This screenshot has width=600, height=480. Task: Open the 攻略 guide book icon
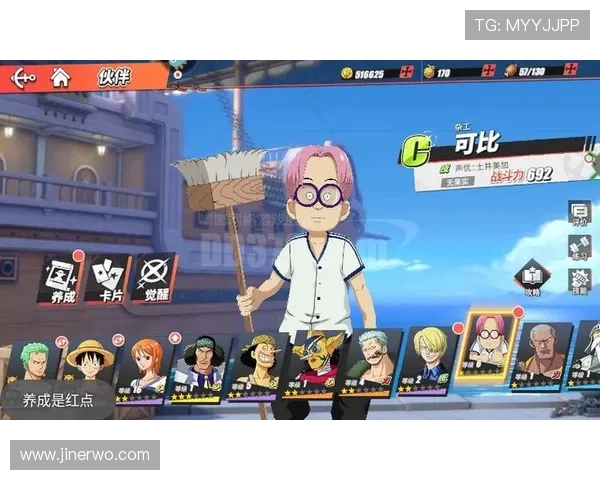tap(533, 277)
